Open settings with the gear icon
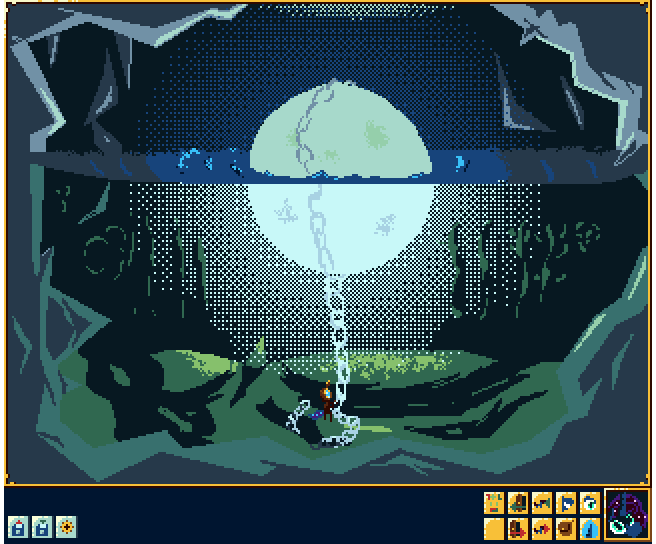 pos(66,526)
